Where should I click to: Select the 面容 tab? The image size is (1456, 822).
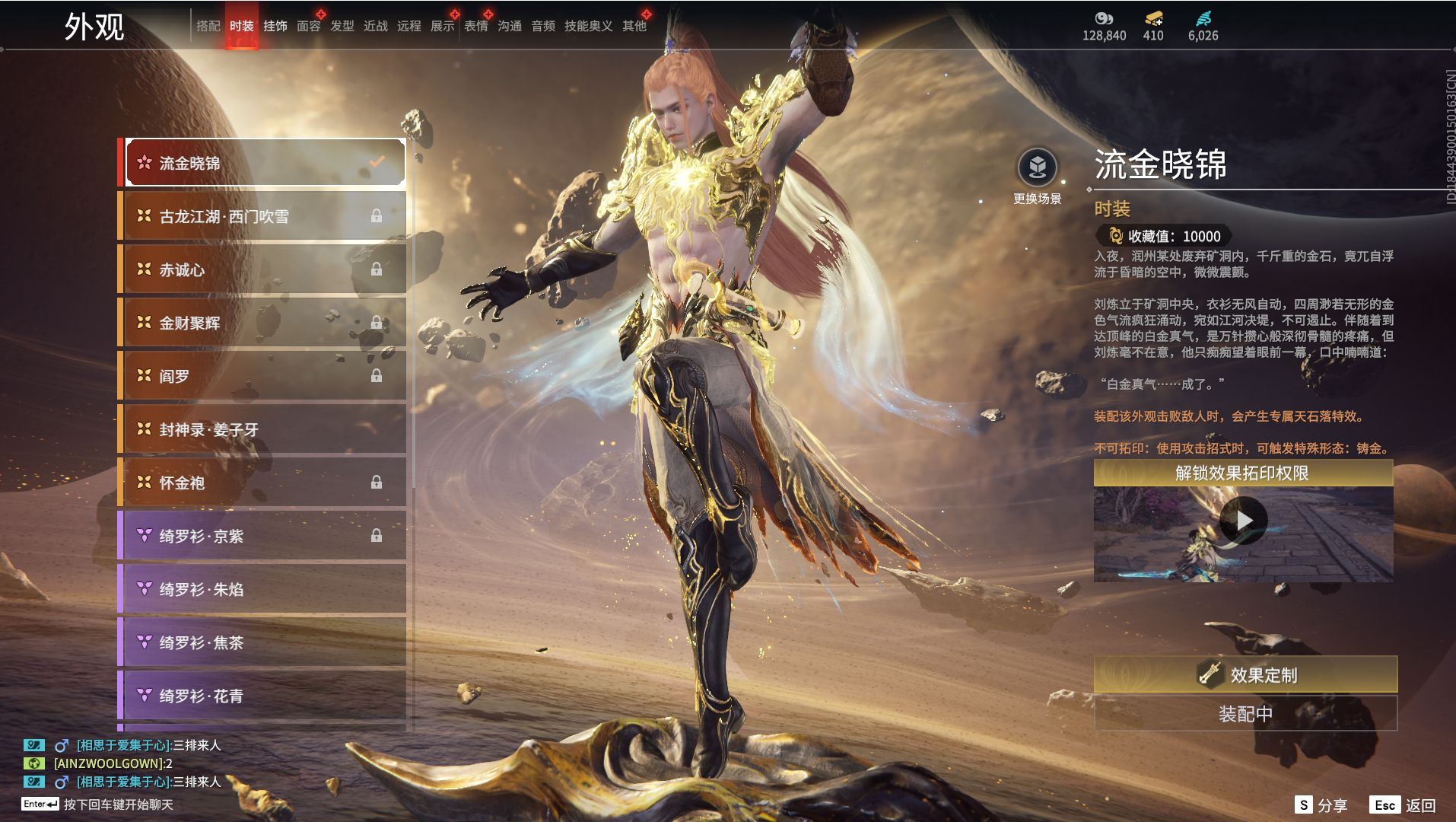[308, 26]
